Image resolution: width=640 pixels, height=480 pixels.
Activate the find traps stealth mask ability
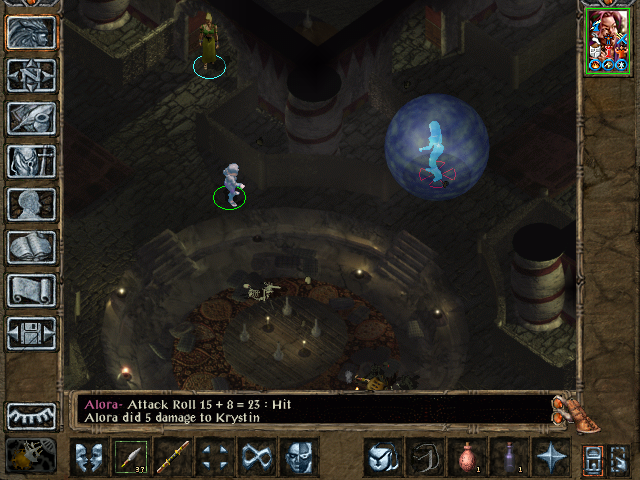point(298,457)
